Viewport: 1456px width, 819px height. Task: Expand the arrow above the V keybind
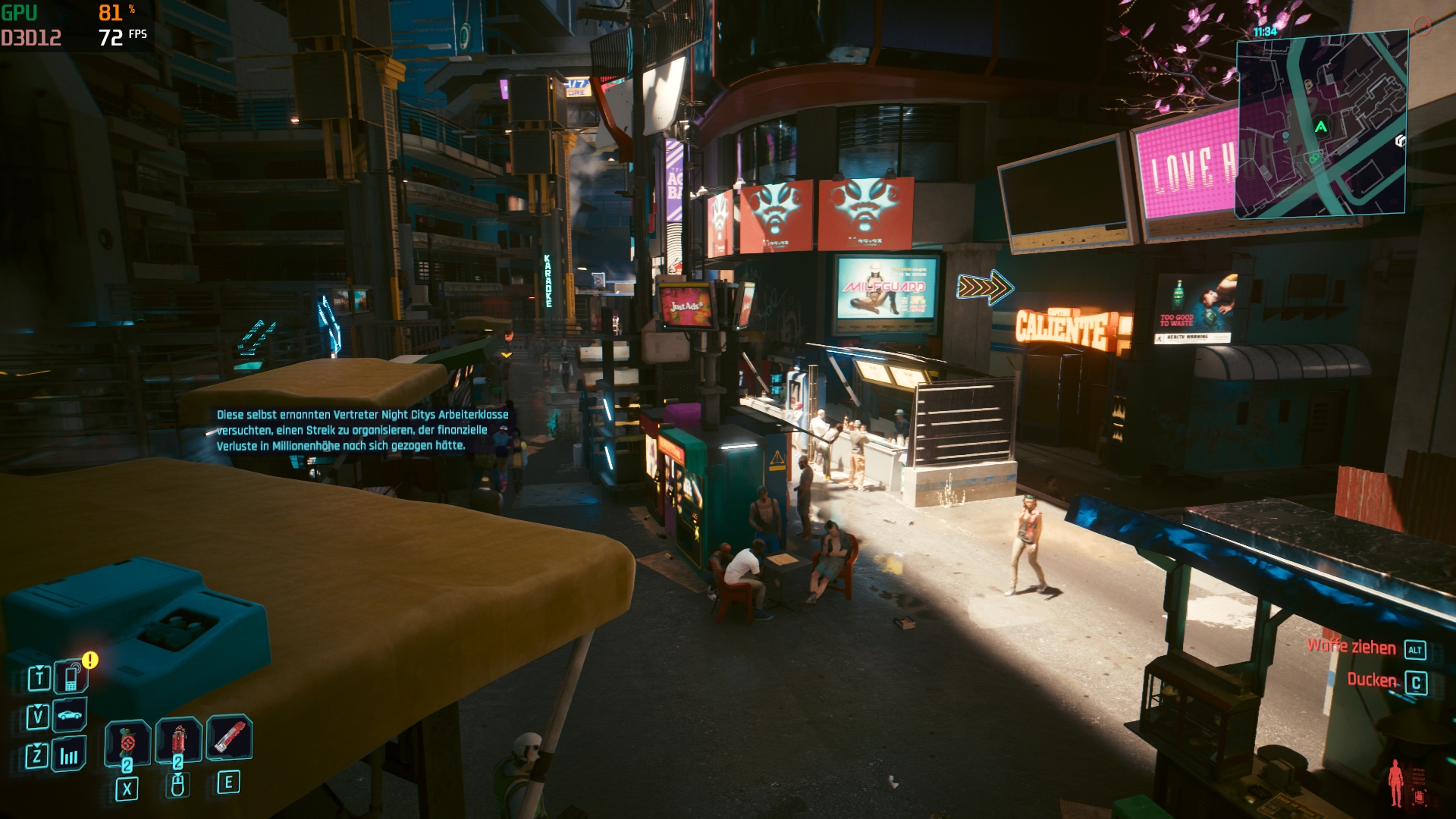click(38, 707)
